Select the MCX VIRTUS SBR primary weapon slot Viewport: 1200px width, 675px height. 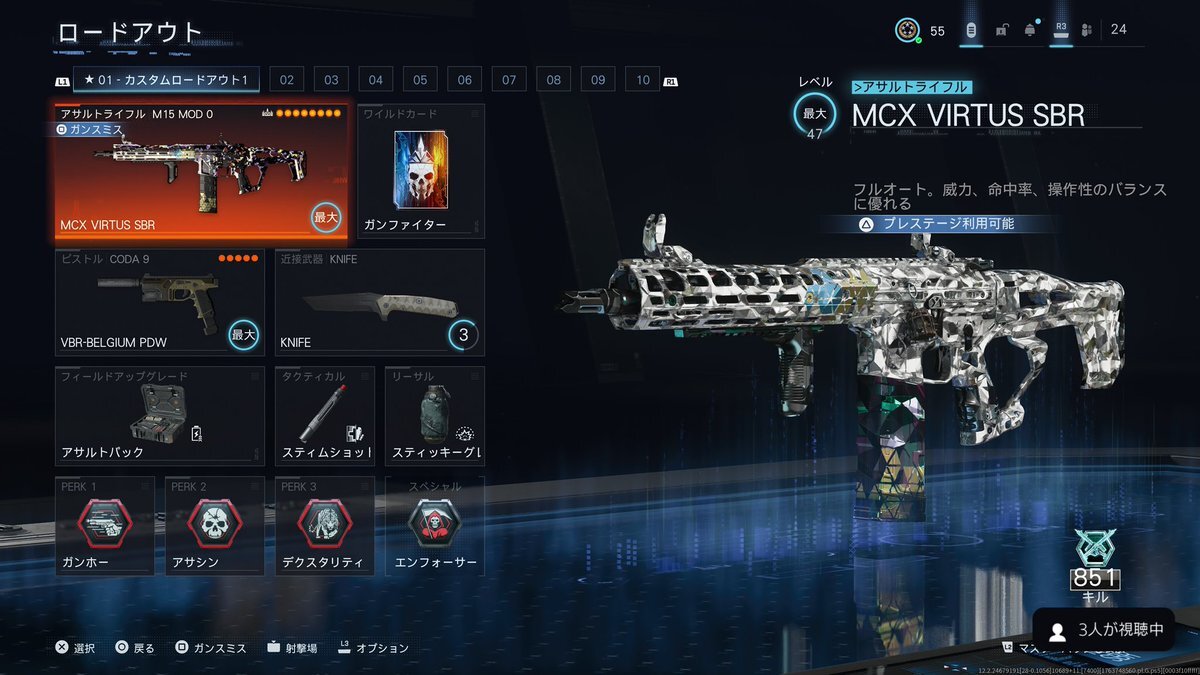point(201,172)
